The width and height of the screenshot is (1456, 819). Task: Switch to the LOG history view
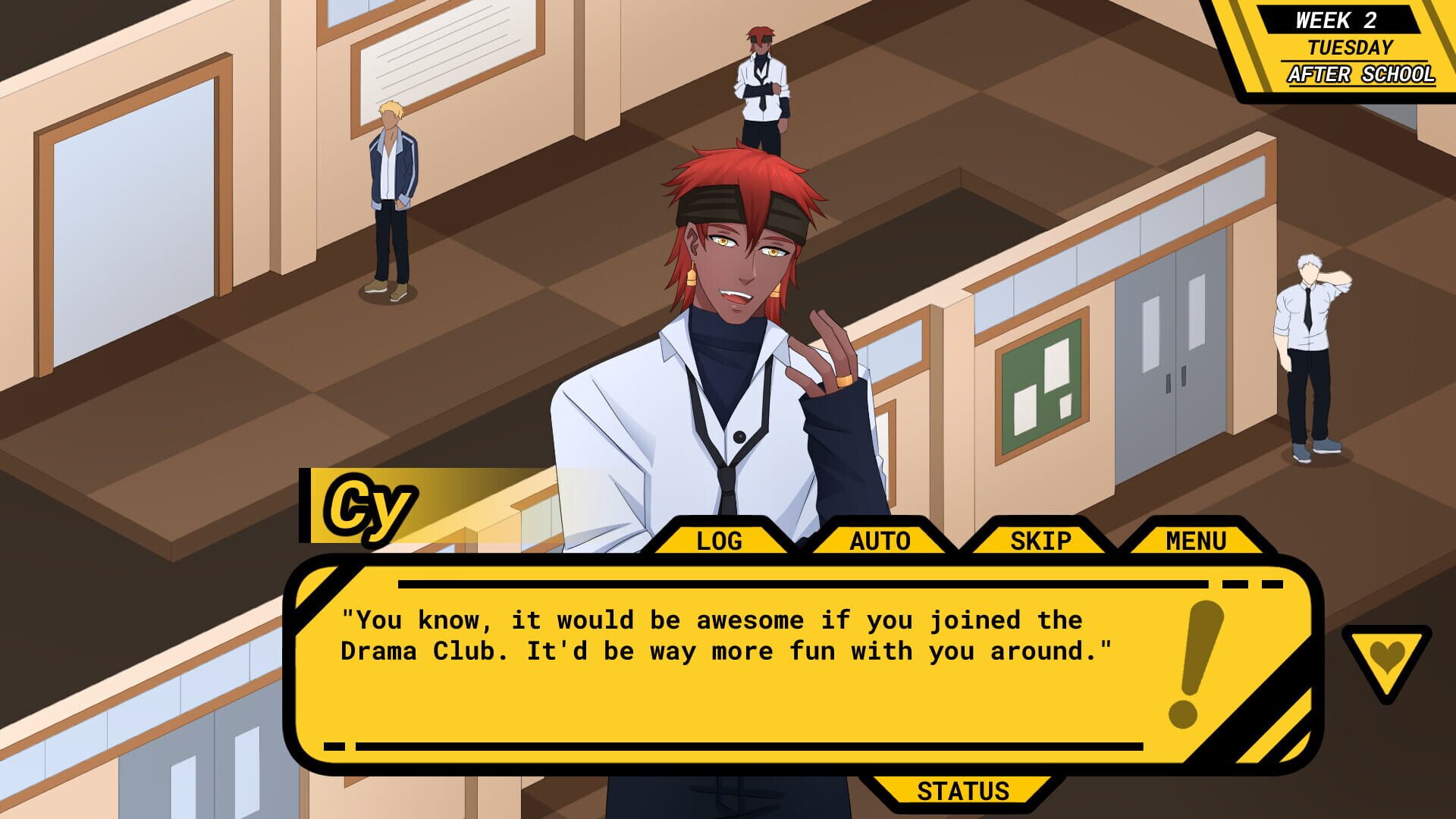[719, 540]
